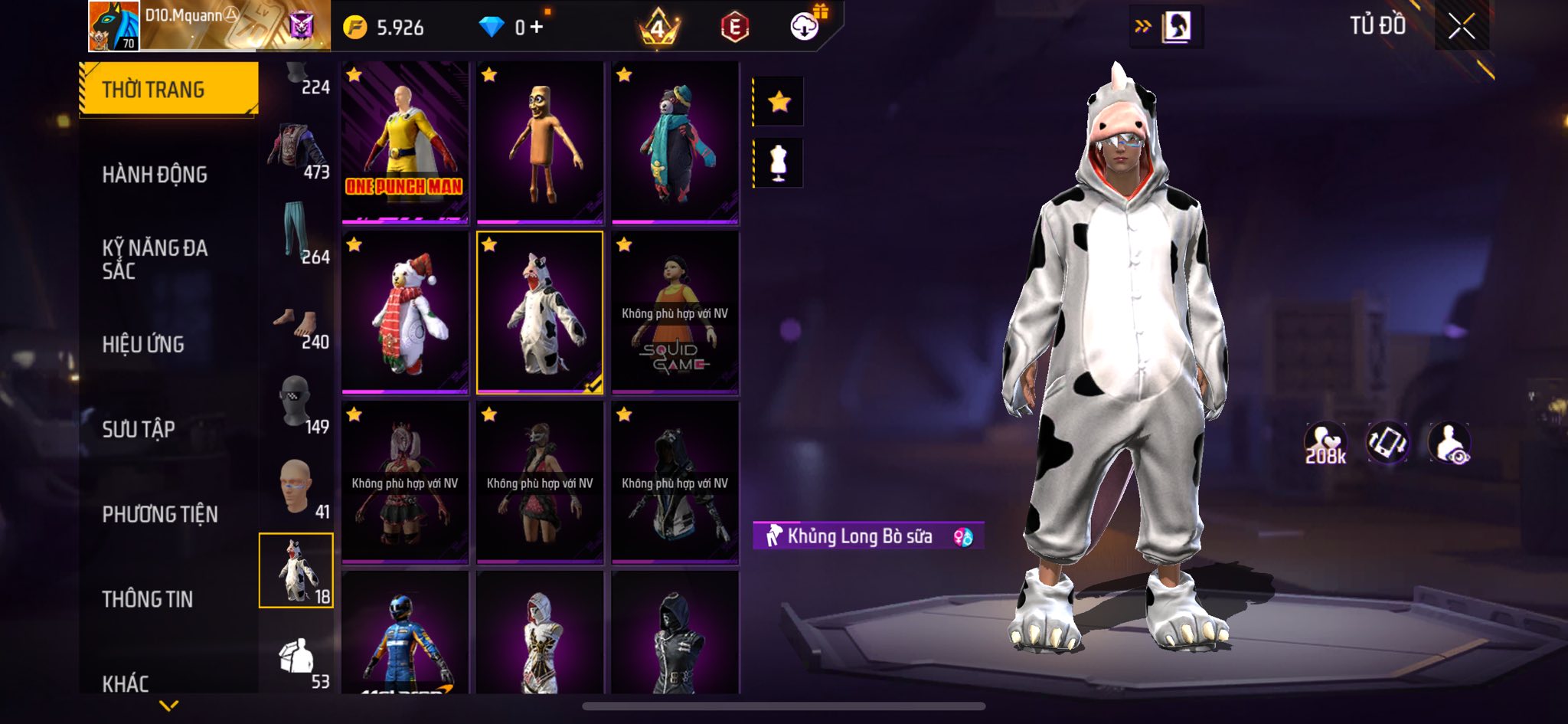
Task: Open the Hành Động menu tab
Action: tap(155, 175)
